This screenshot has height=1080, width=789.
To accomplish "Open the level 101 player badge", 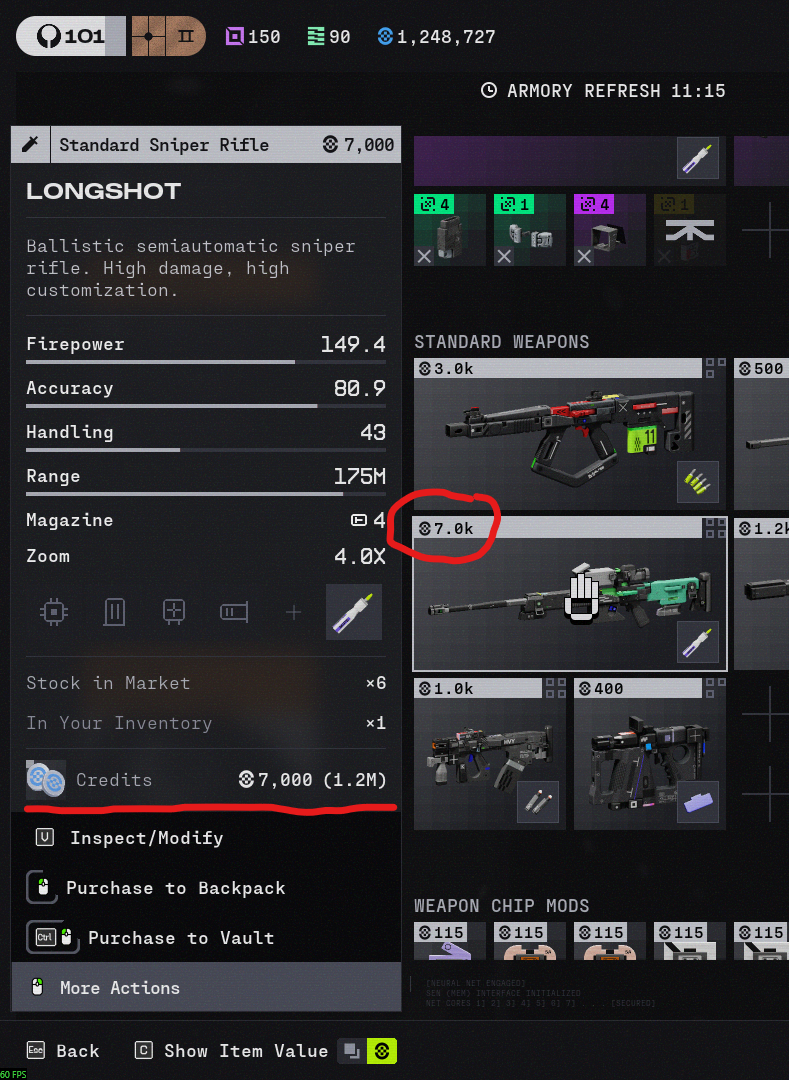I will (70, 37).
